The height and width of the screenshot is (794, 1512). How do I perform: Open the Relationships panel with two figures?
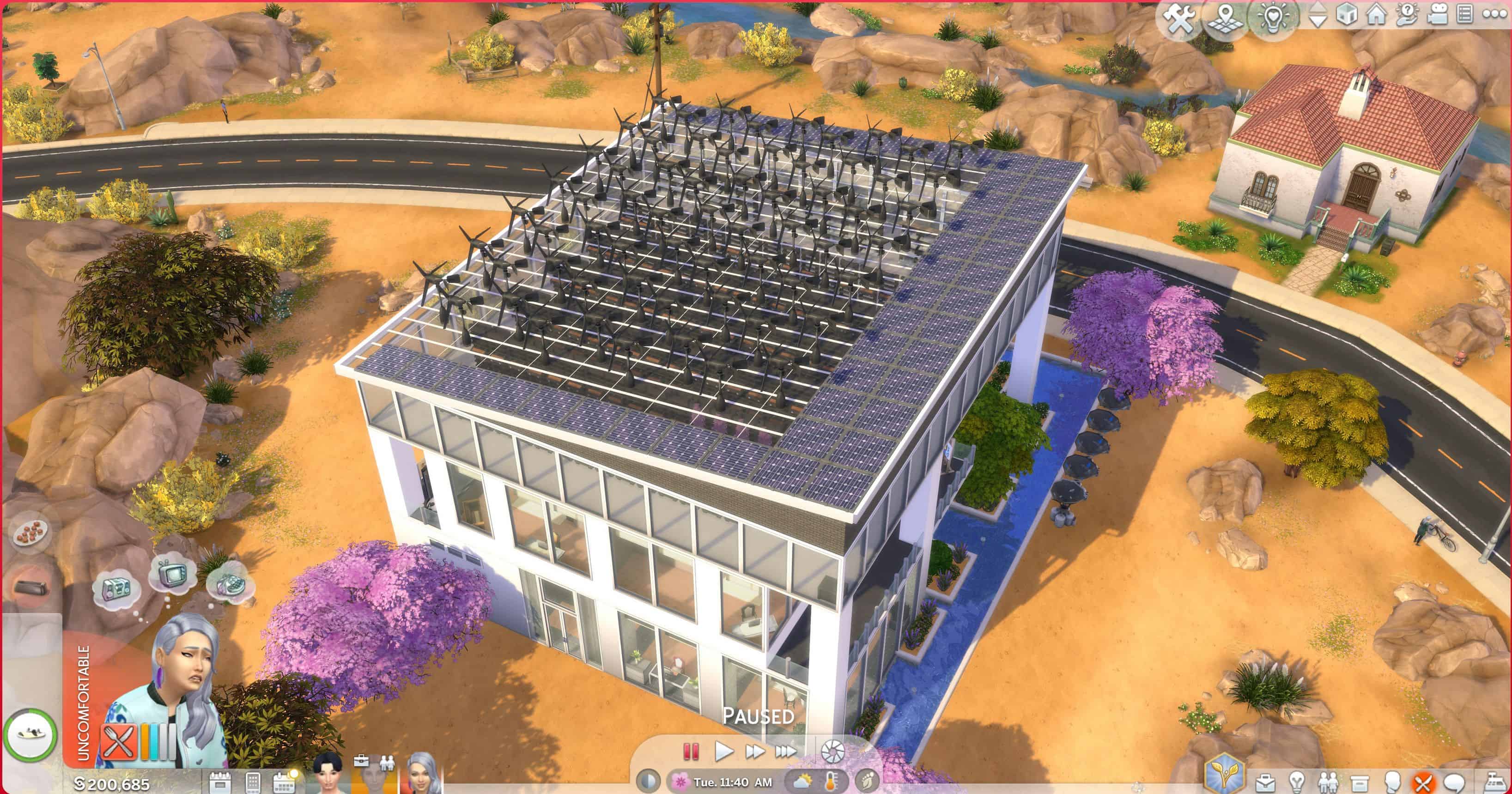(1328, 783)
